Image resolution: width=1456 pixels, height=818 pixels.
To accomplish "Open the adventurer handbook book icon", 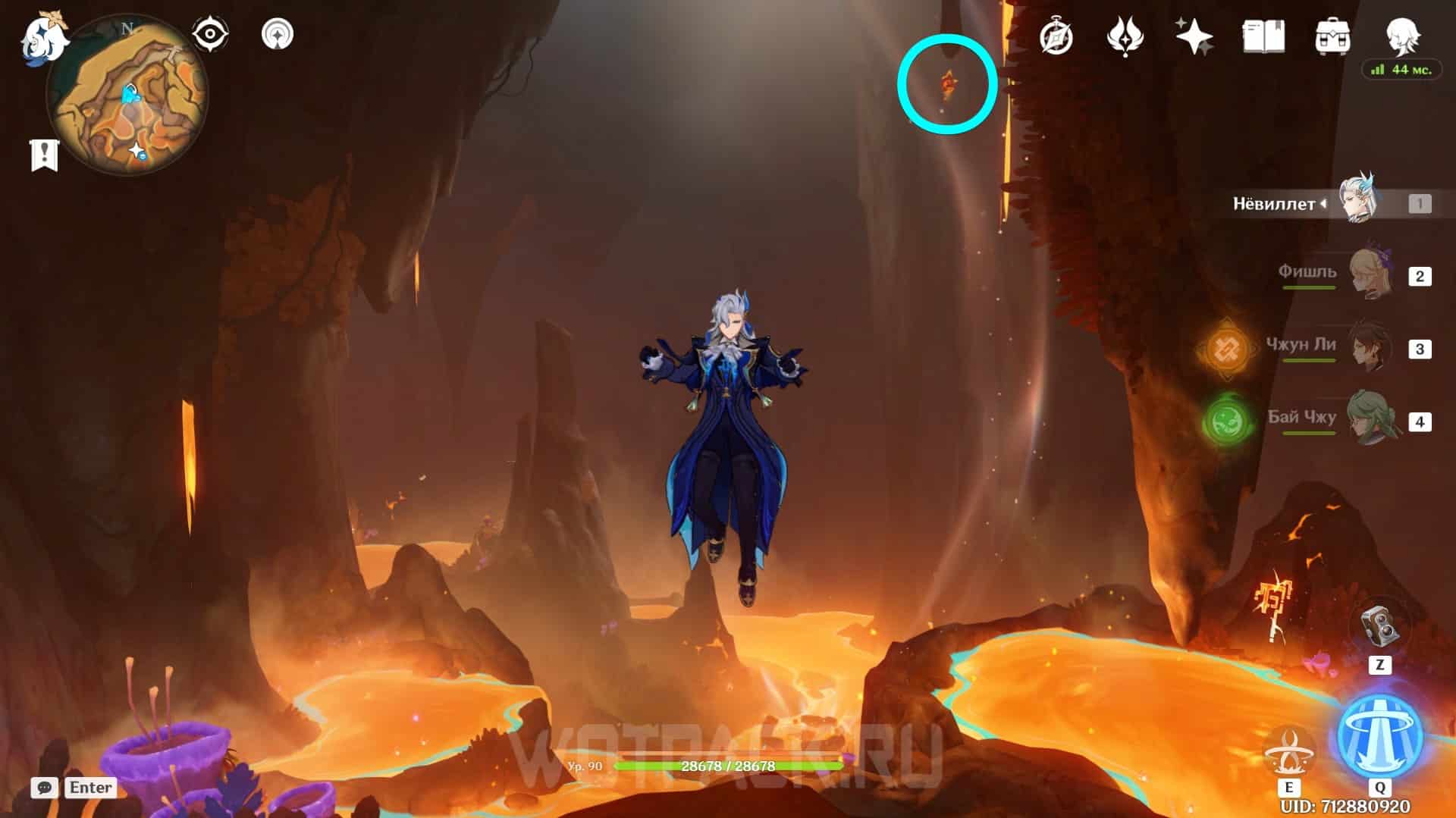I will coord(1263,36).
